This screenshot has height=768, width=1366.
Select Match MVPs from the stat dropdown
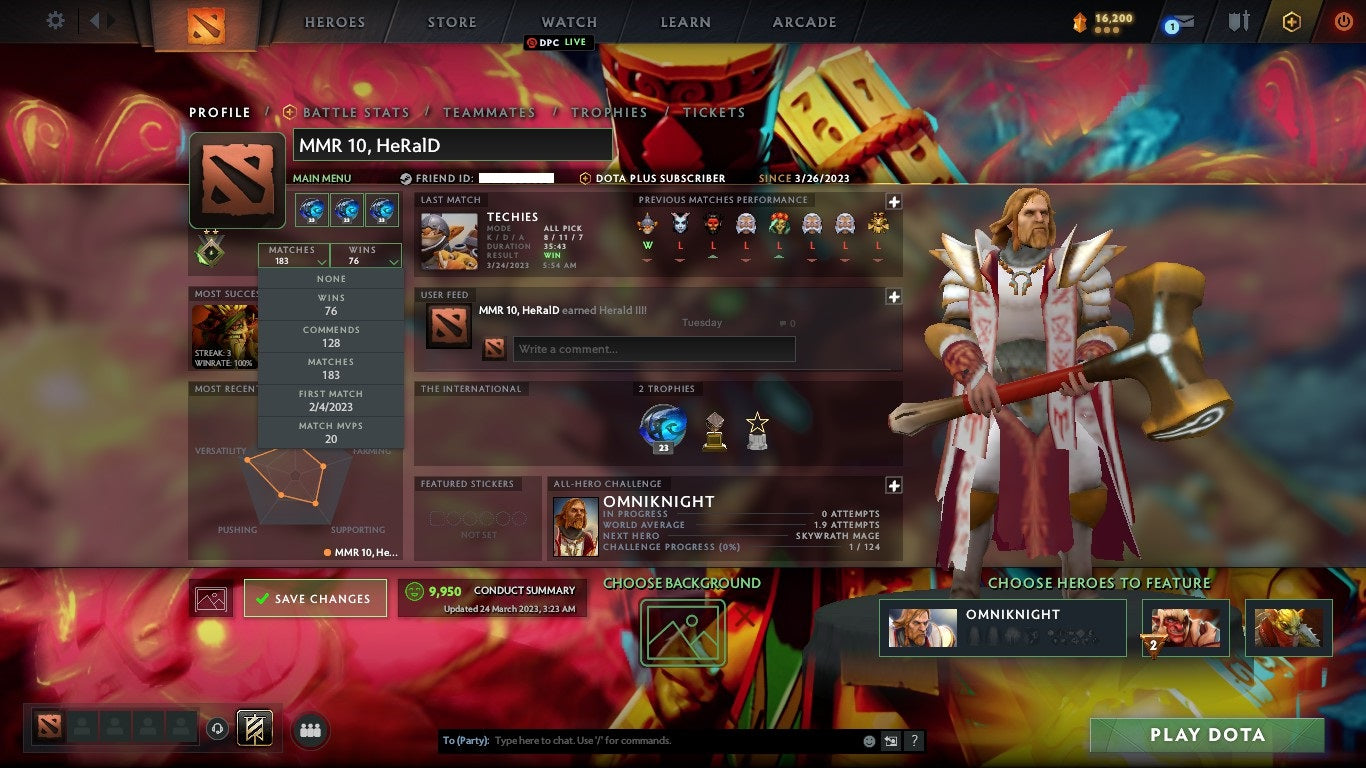(331, 432)
